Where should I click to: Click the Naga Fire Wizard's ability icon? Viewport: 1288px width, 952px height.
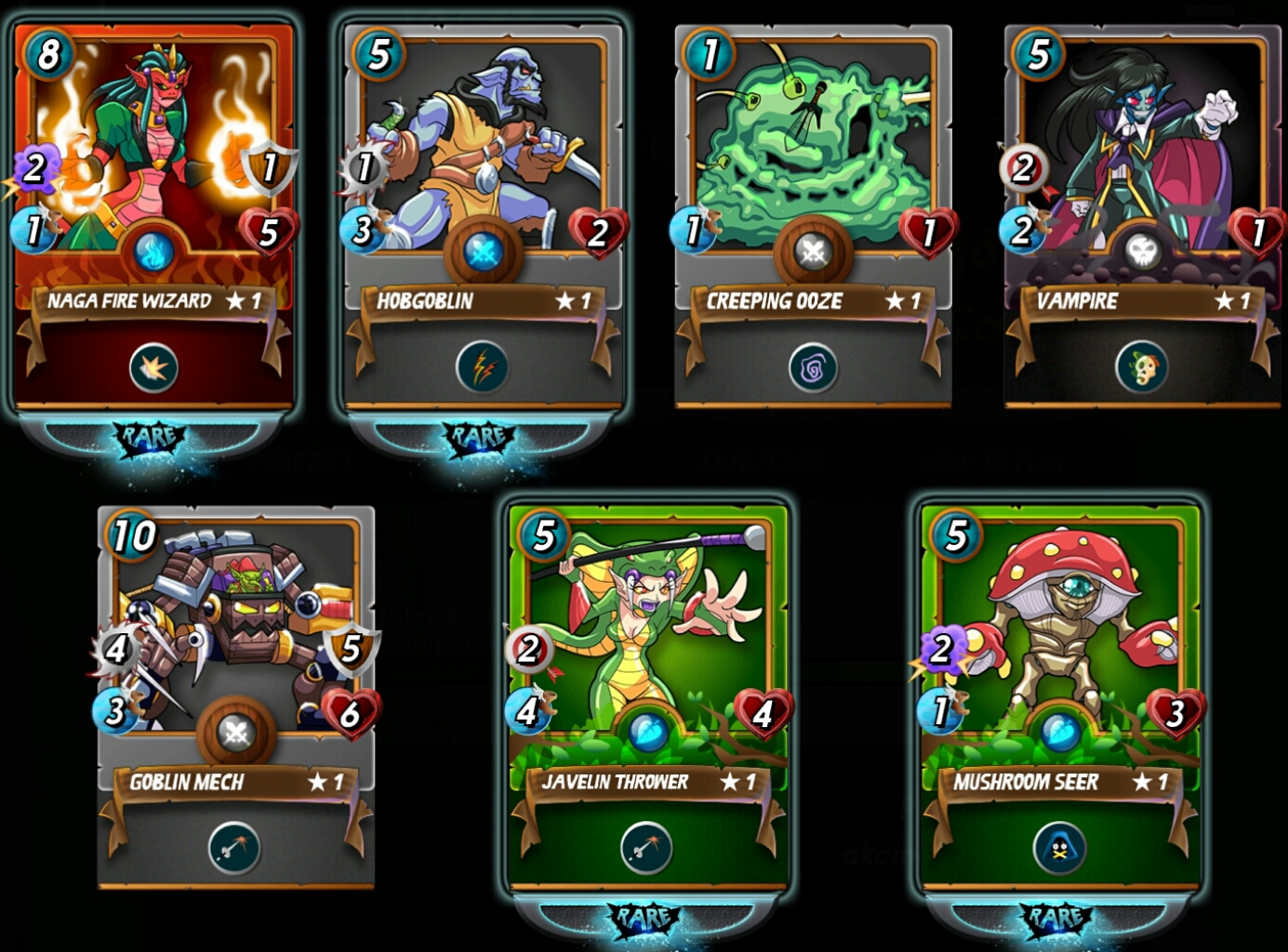click(153, 368)
